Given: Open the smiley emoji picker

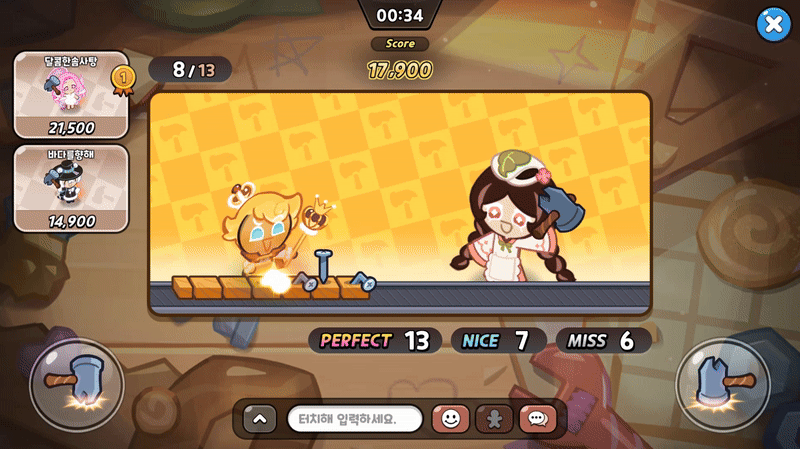Looking at the screenshot, I should (x=450, y=419).
